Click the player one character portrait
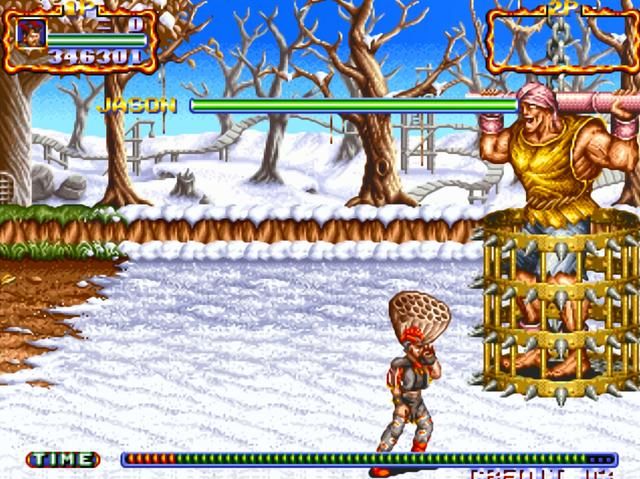The height and width of the screenshot is (479, 640). pos(31,34)
